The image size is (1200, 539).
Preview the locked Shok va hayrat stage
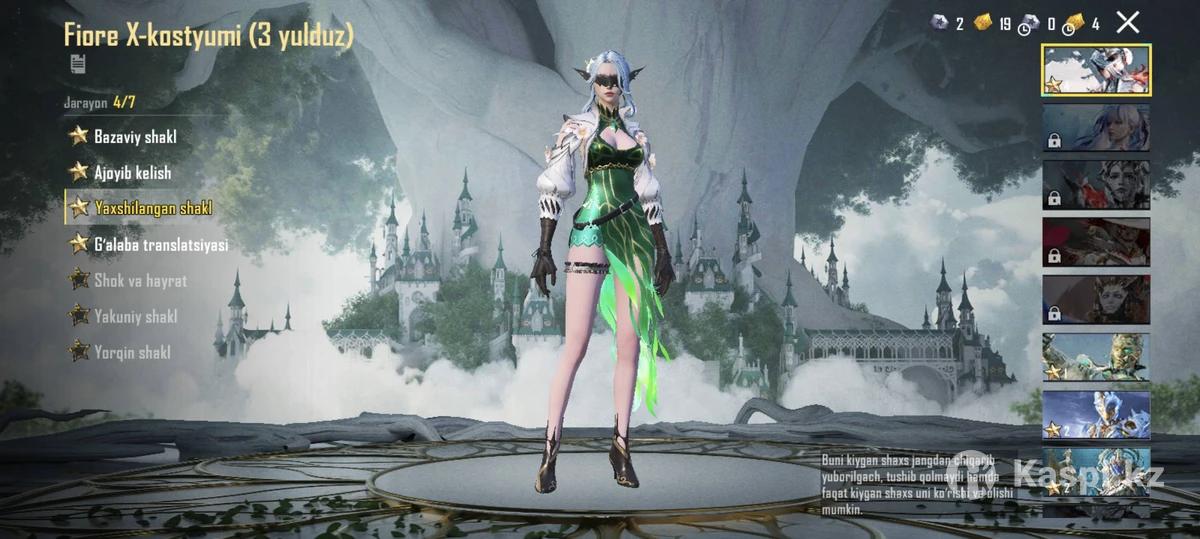pyautogui.click(x=140, y=280)
